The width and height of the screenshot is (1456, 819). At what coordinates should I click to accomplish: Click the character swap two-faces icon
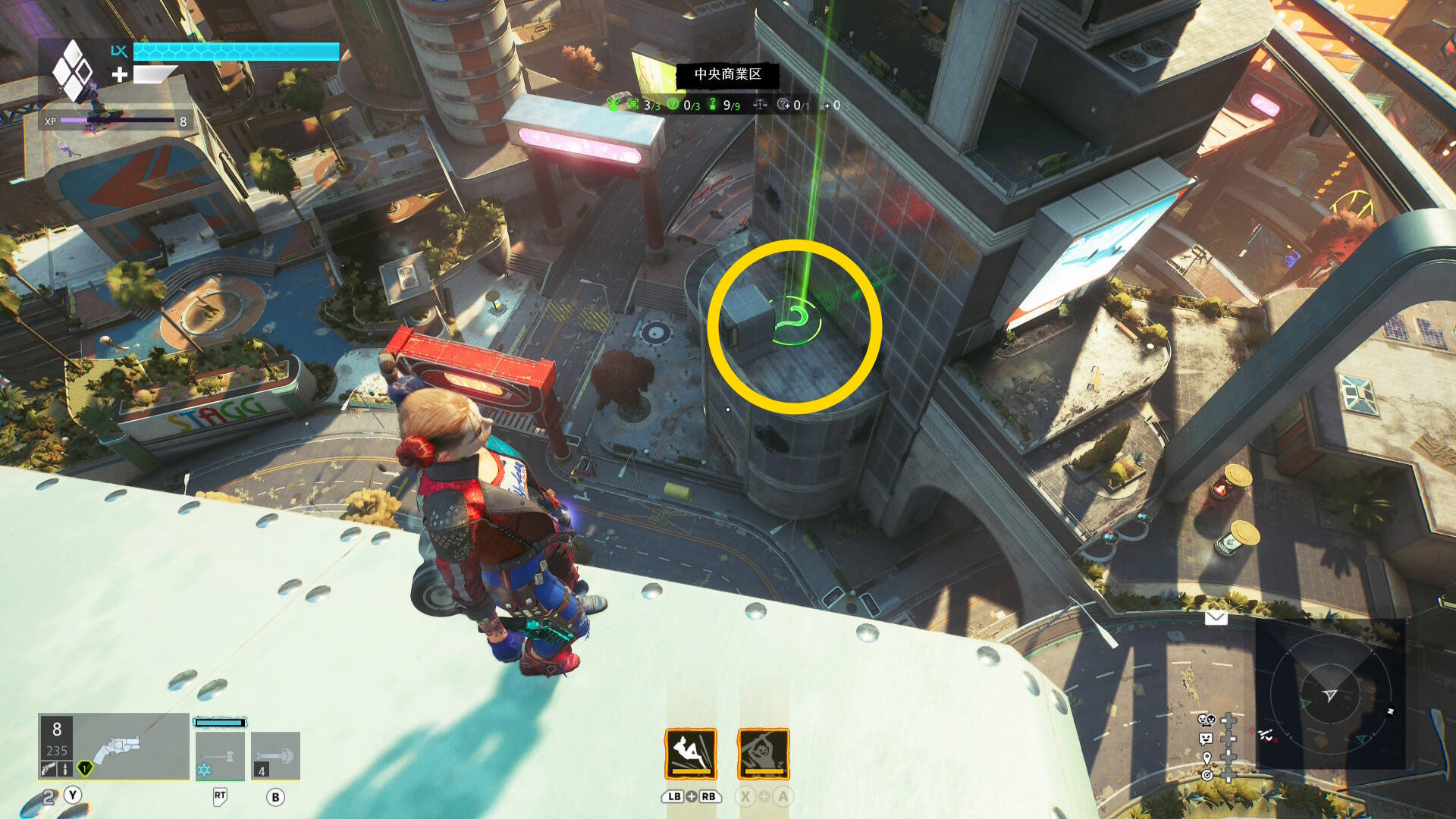coord(1207,720)
